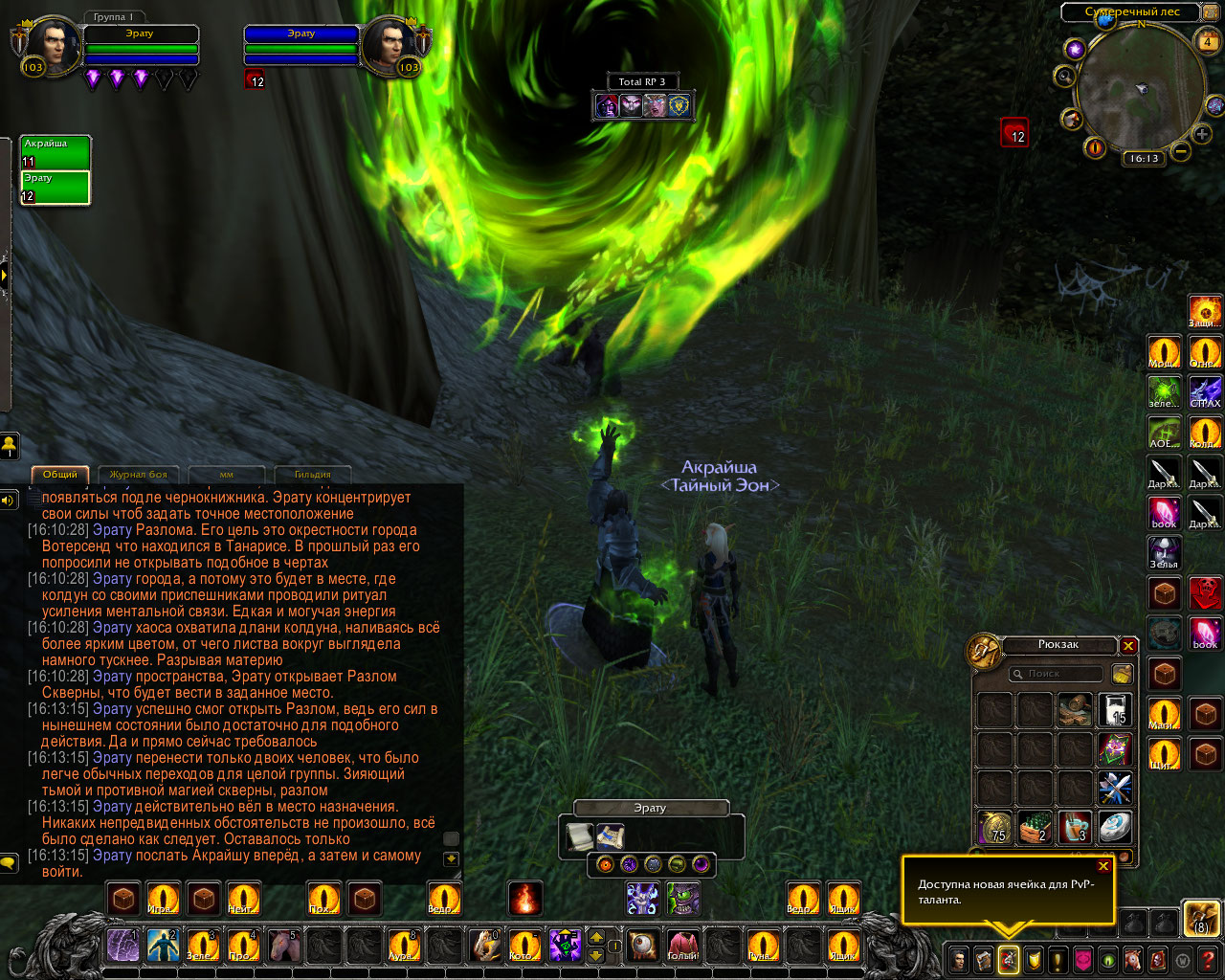Open the calendar button showing 4
Viewport: 1225px width, 980px height.
[x=1207, y=42]
